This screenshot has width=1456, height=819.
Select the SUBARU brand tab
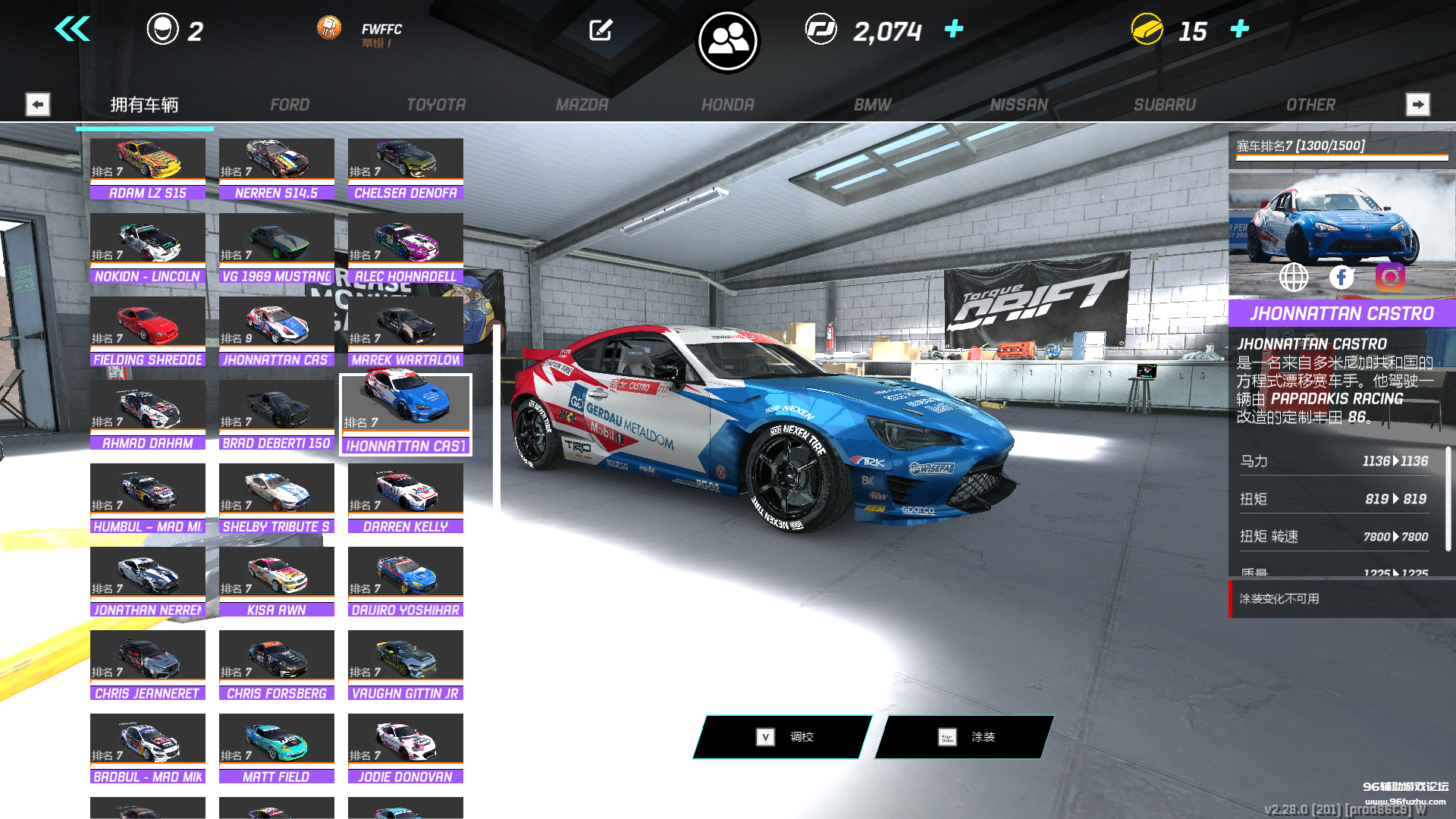[1164, 105]
